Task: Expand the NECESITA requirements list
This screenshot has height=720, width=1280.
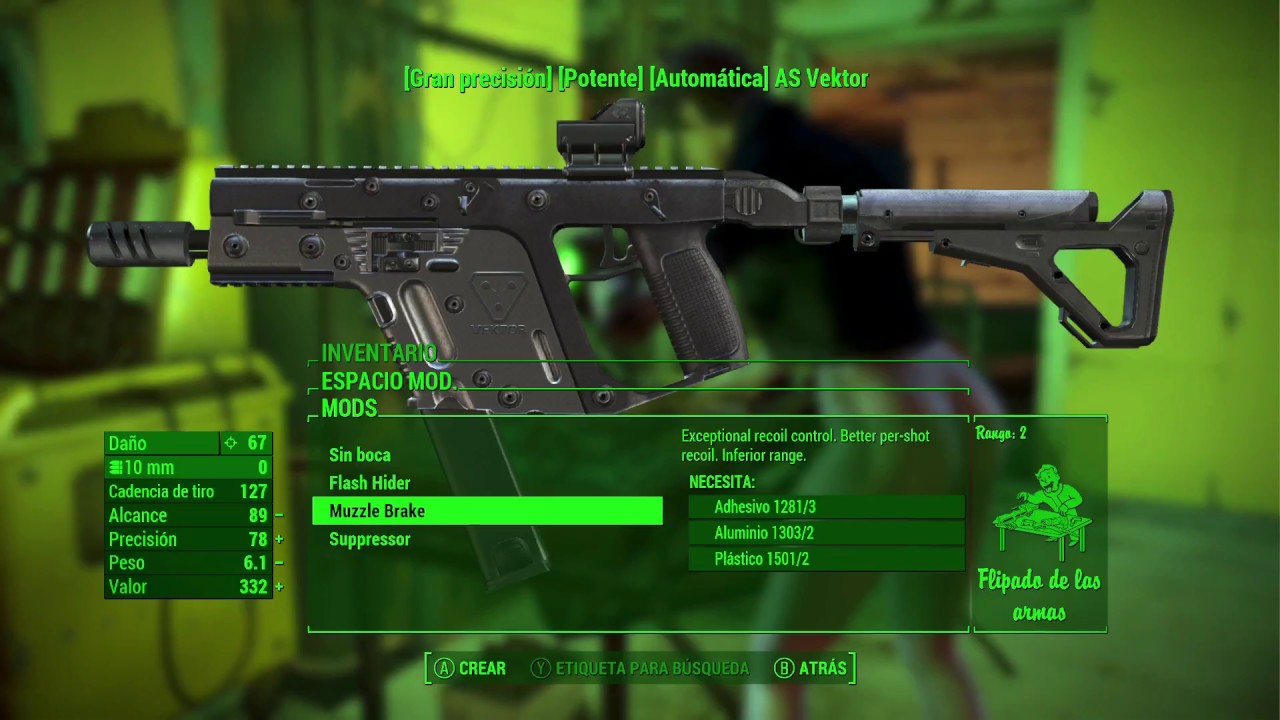Action: 724,481
